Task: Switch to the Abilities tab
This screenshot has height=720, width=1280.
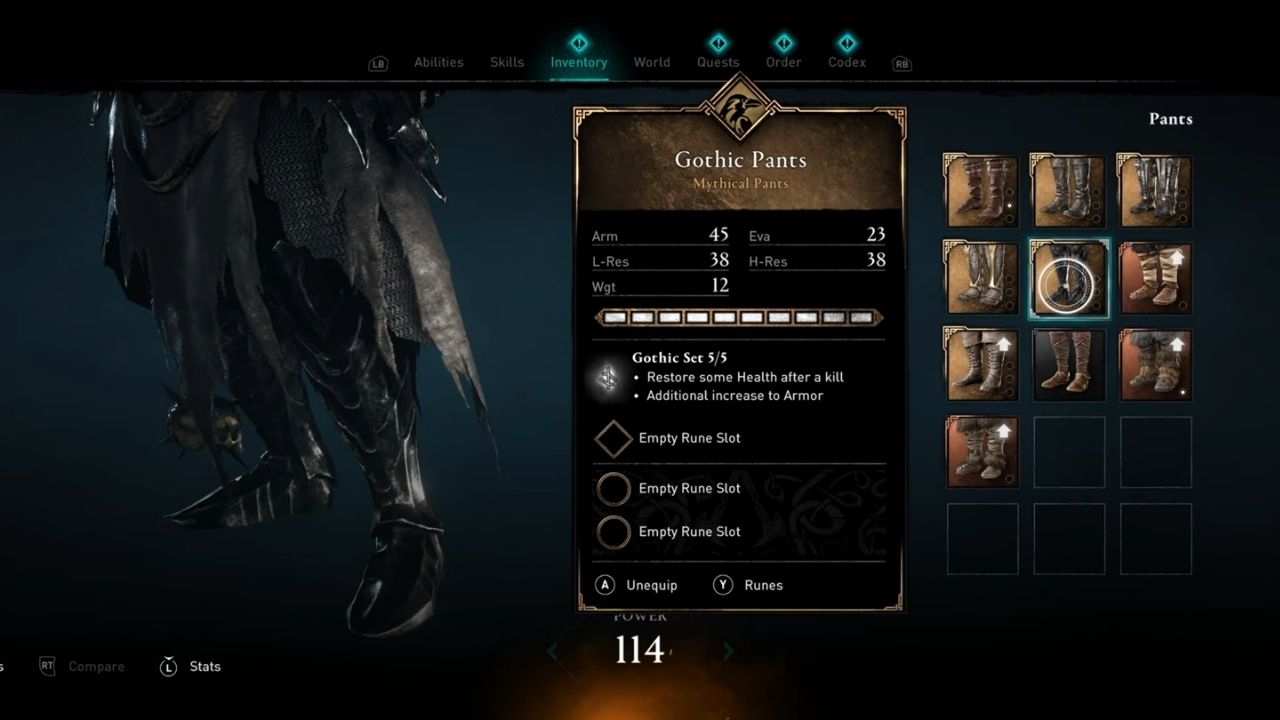Action: point(438,62)
